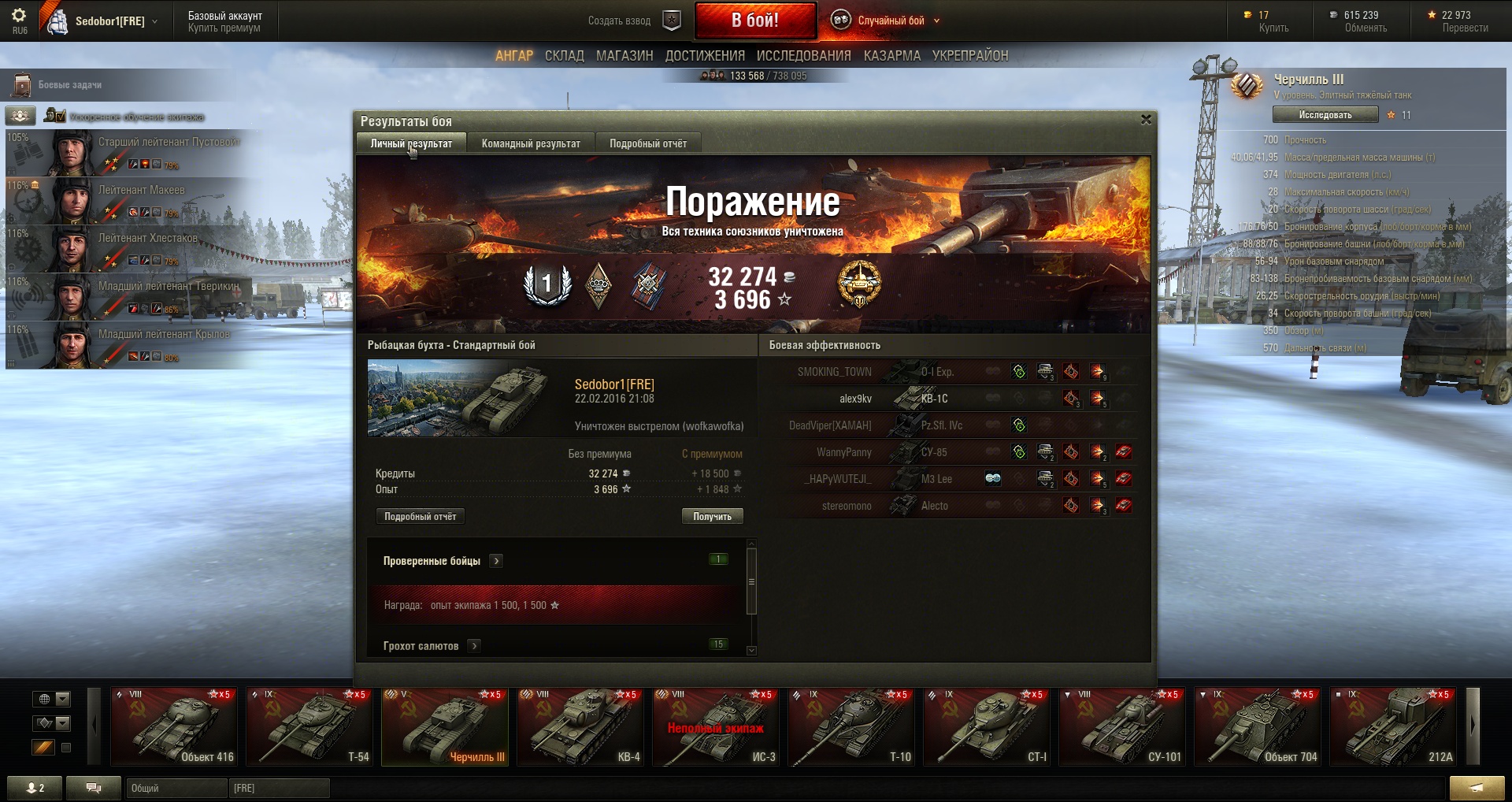Choose the СУ-101 tank in the carousel
The image size is (1512, 802).
pyautogui.click(x=1122, y=726)
